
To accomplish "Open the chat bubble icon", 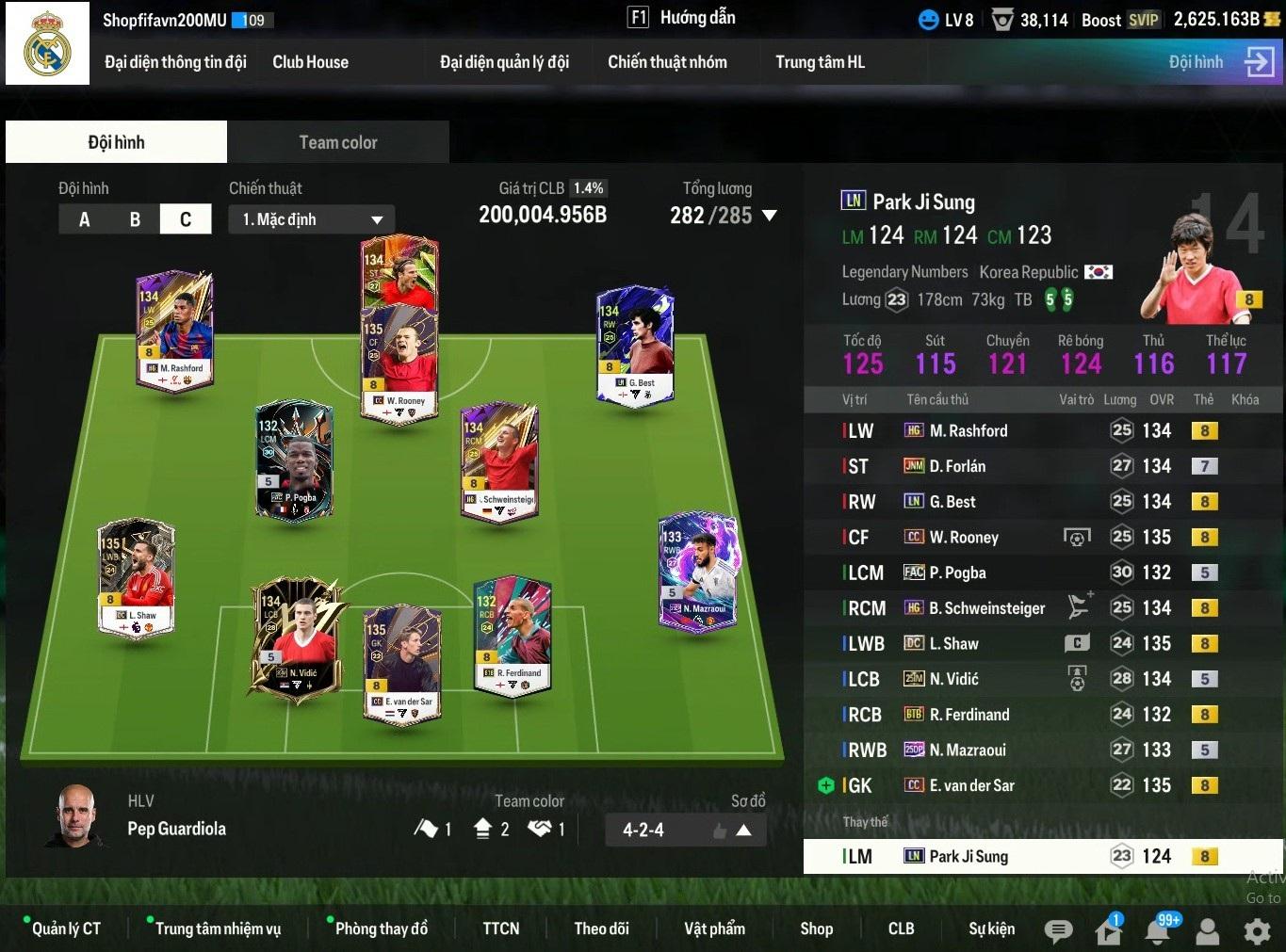I will [1058, 931].
